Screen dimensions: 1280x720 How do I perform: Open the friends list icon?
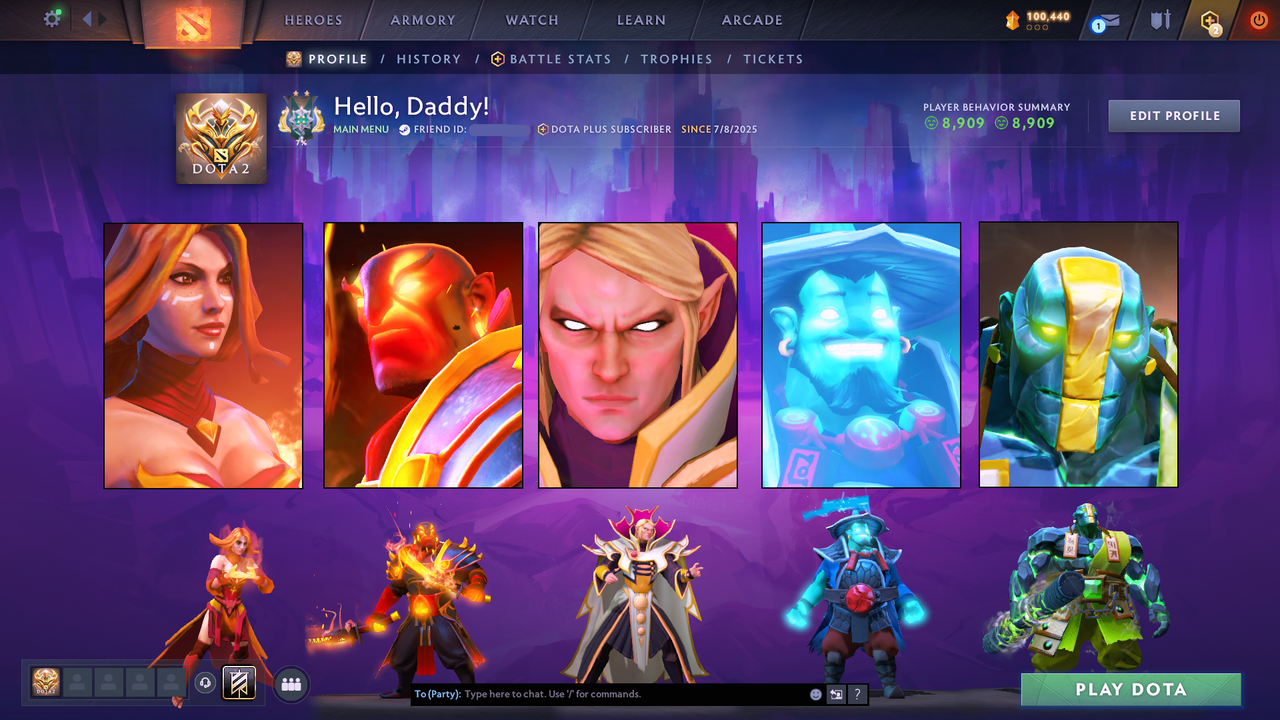(290, 683)
